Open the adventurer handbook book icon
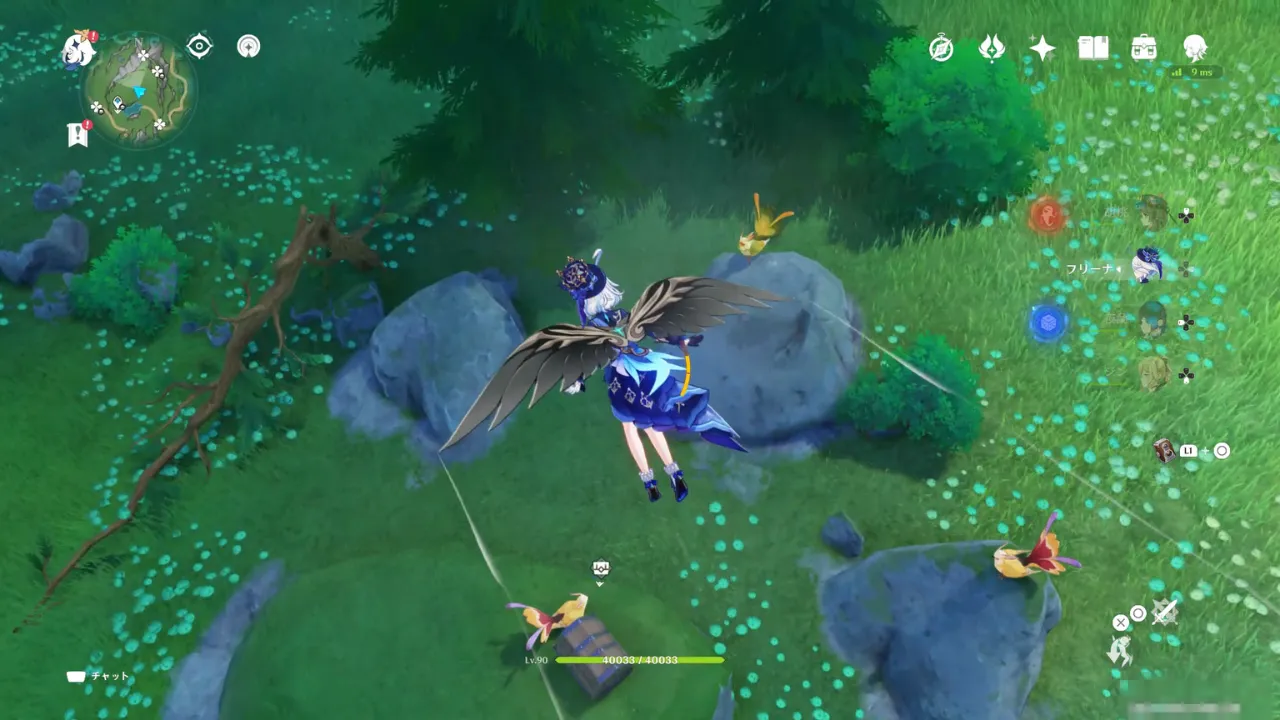This screenshot has height=720, width=1280. (x=1092, y=48)
